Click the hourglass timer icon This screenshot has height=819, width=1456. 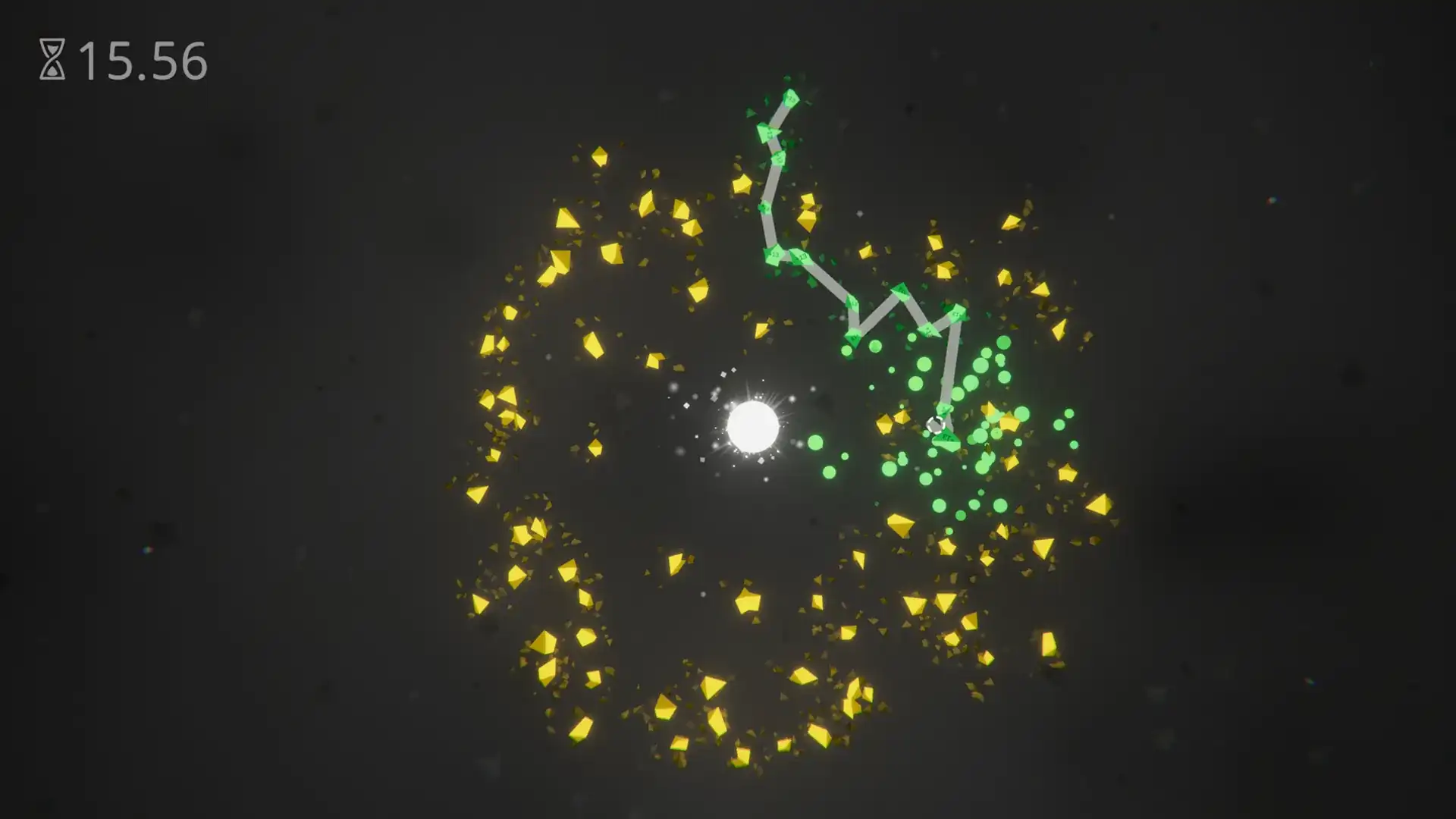(x=51, y=58)
